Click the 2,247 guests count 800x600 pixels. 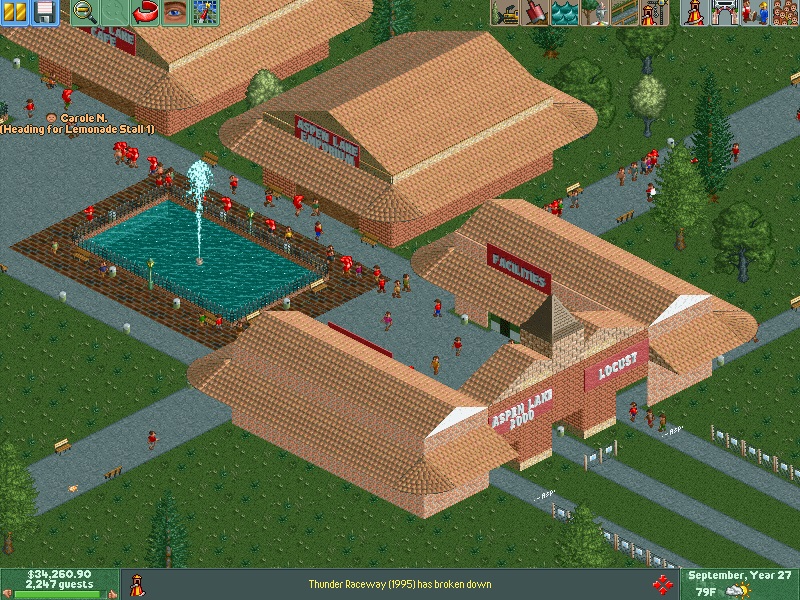click(59, 584)
